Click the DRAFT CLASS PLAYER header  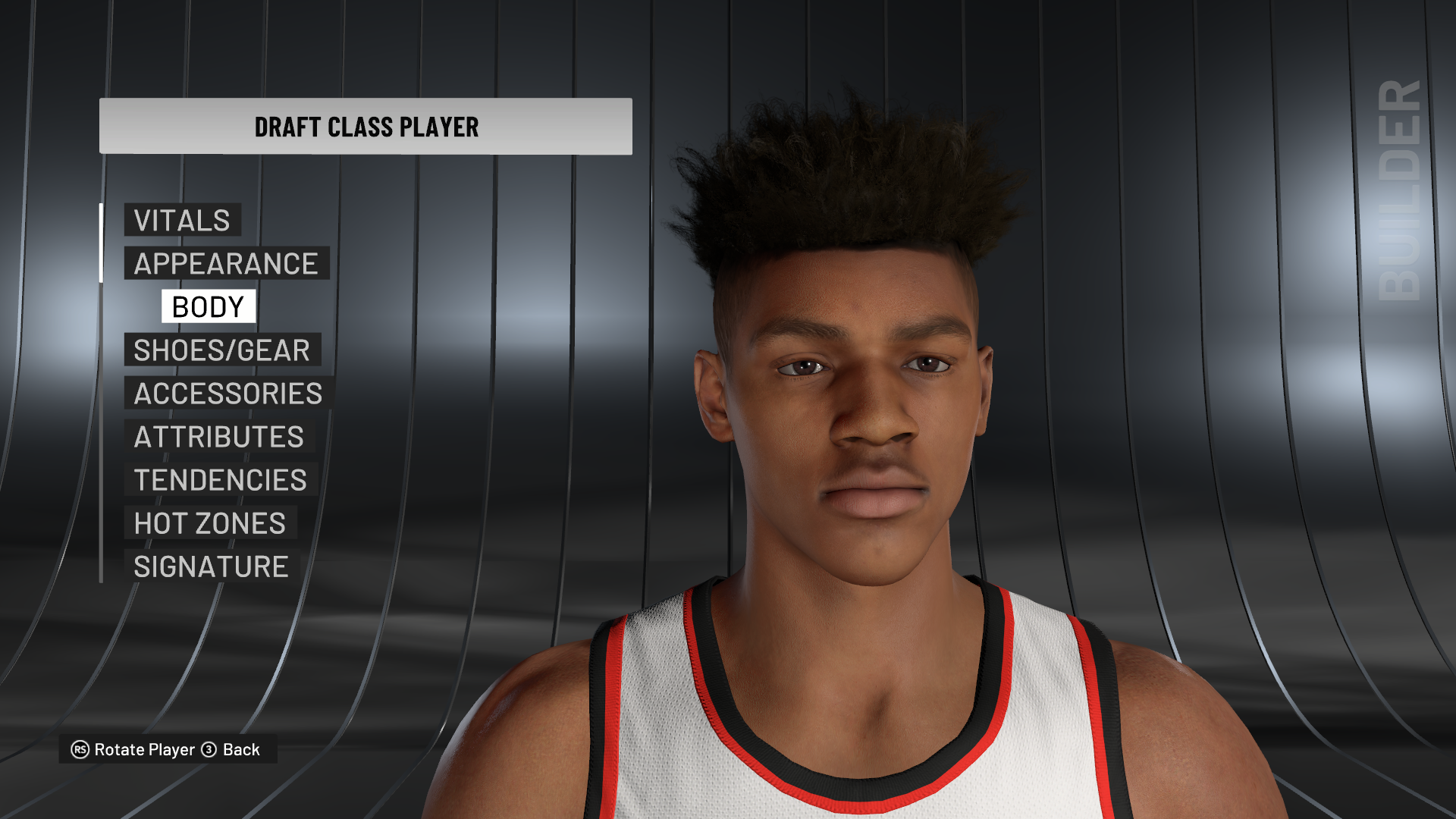coord(366,127)
